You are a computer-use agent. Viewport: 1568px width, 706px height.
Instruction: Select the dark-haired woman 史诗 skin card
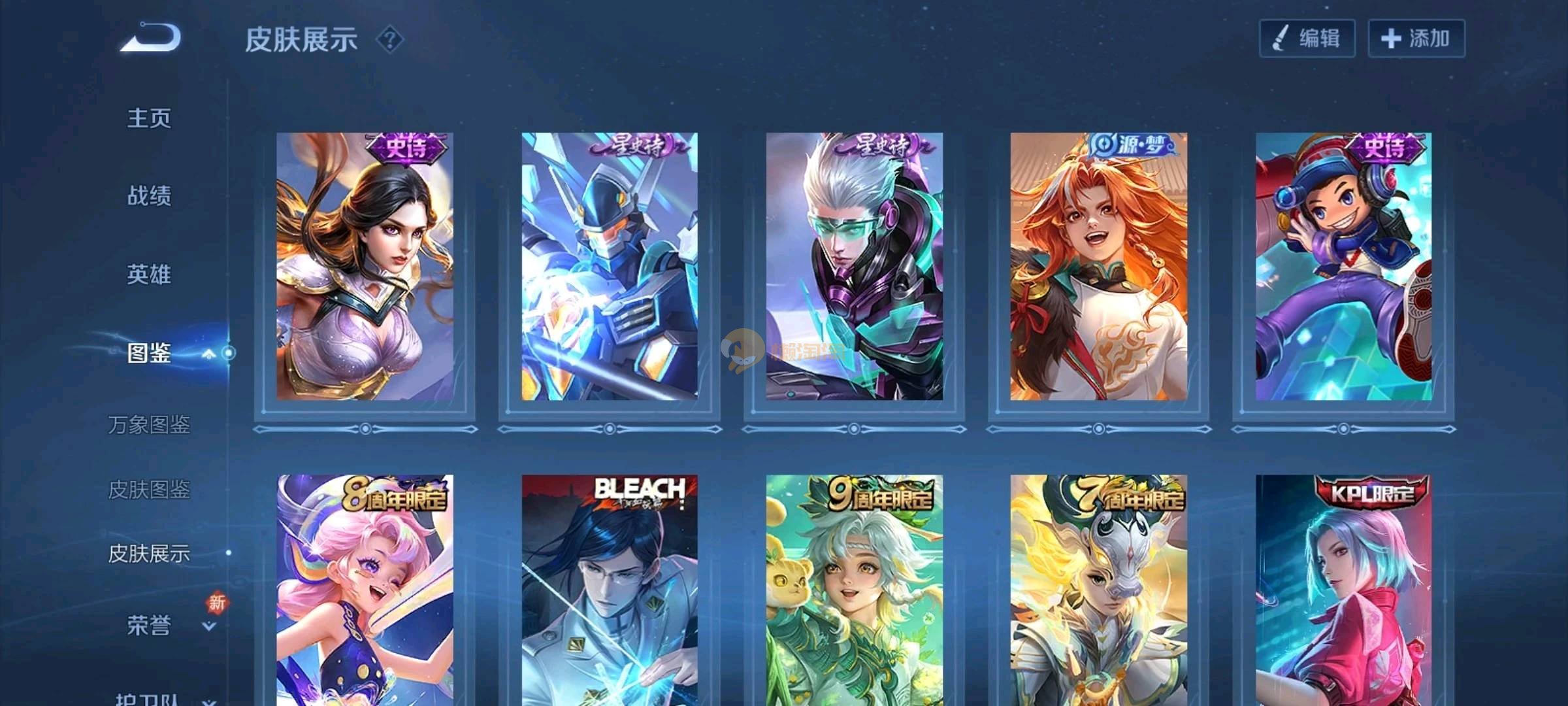point(365,267)
